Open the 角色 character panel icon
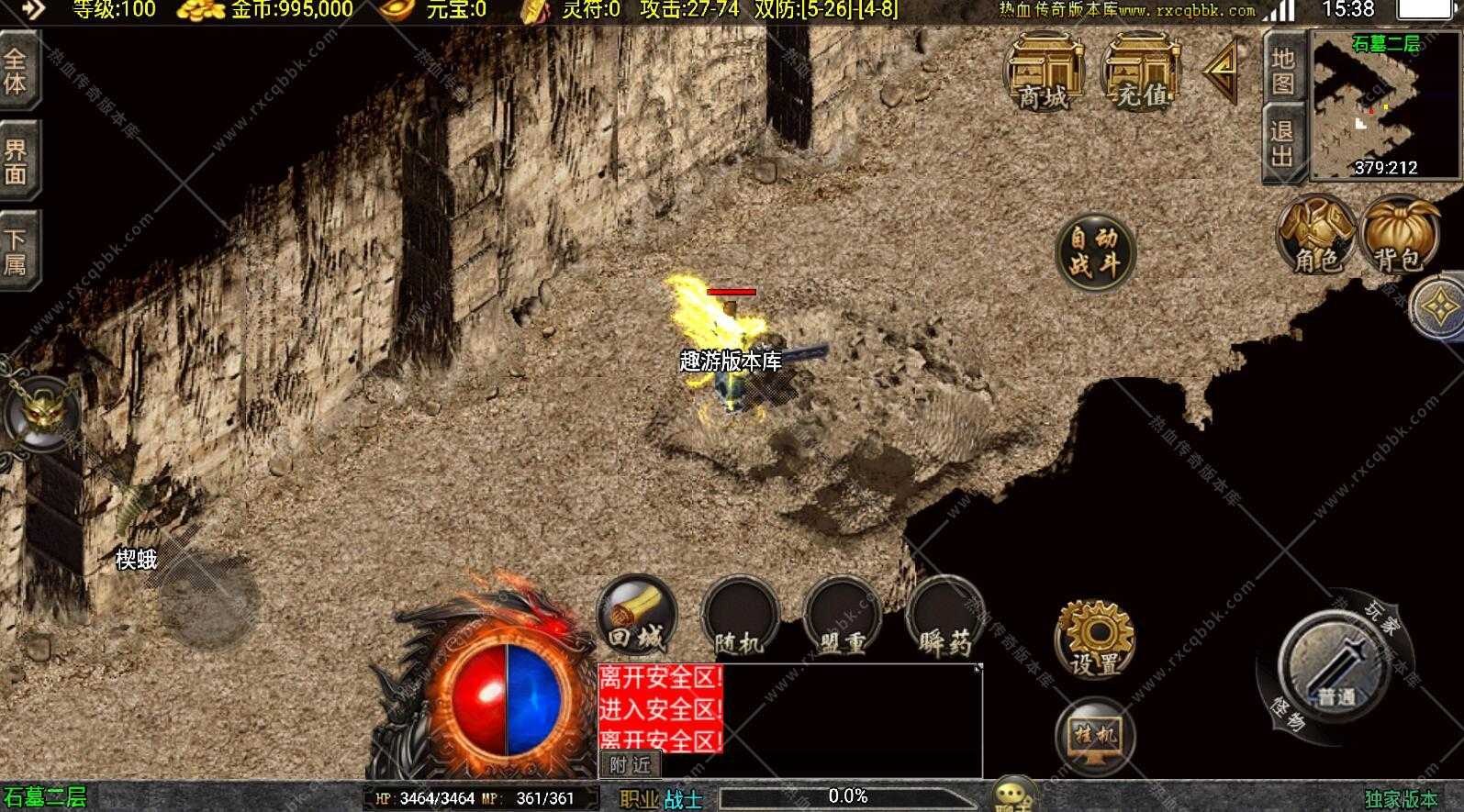The width and height of the screenshot is (1464, 812). (x=1317, y=239)
